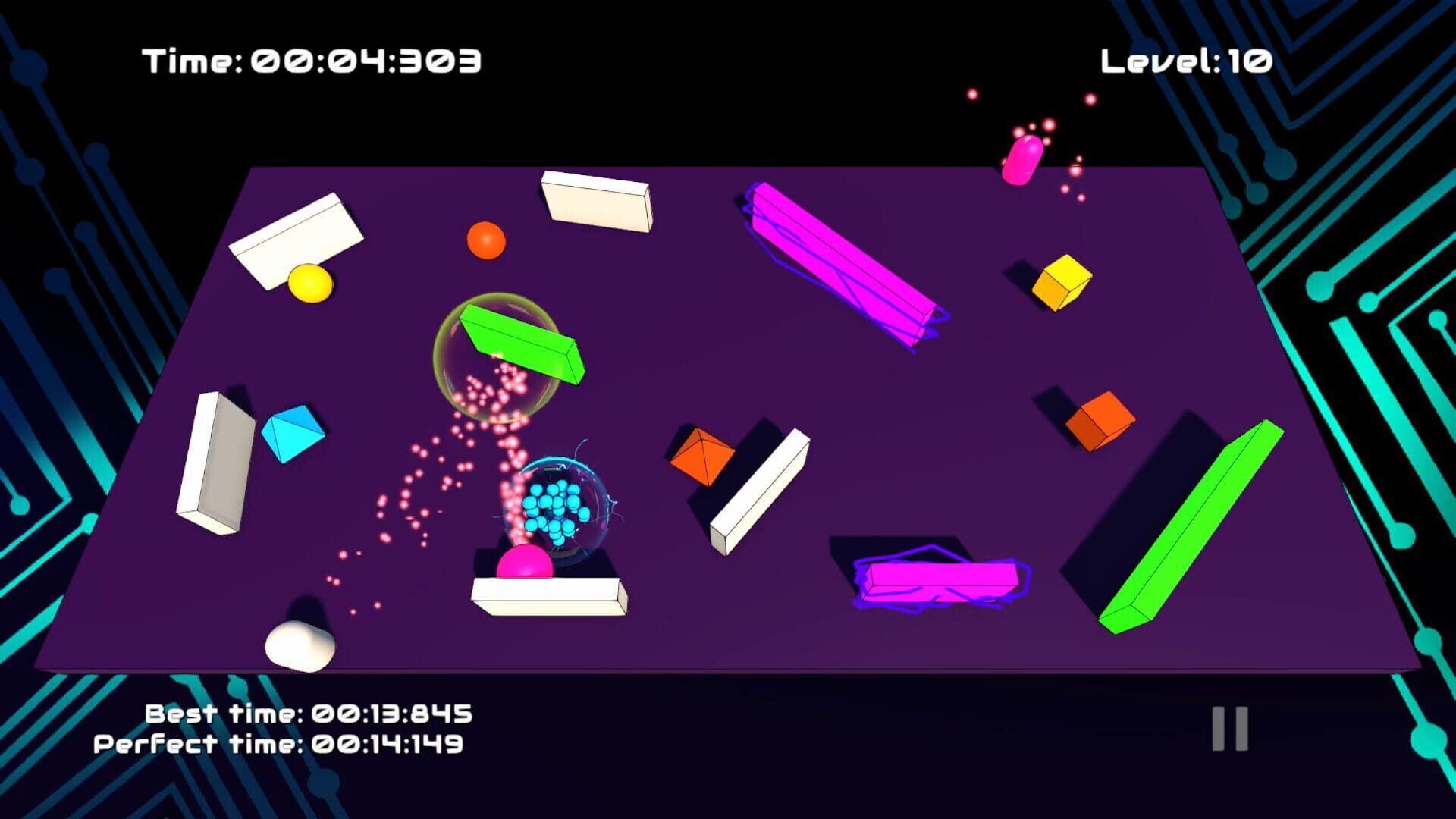Select the Level: 10 indicator
Screen dimensions: 1456x819
coord(1185,61)
